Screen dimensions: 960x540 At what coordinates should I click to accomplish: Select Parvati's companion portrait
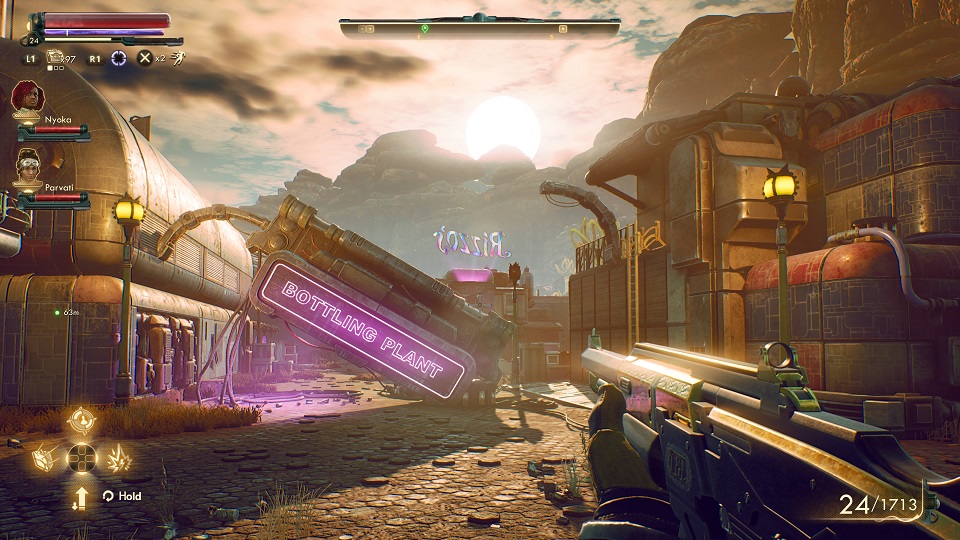[x=27, y=164]
